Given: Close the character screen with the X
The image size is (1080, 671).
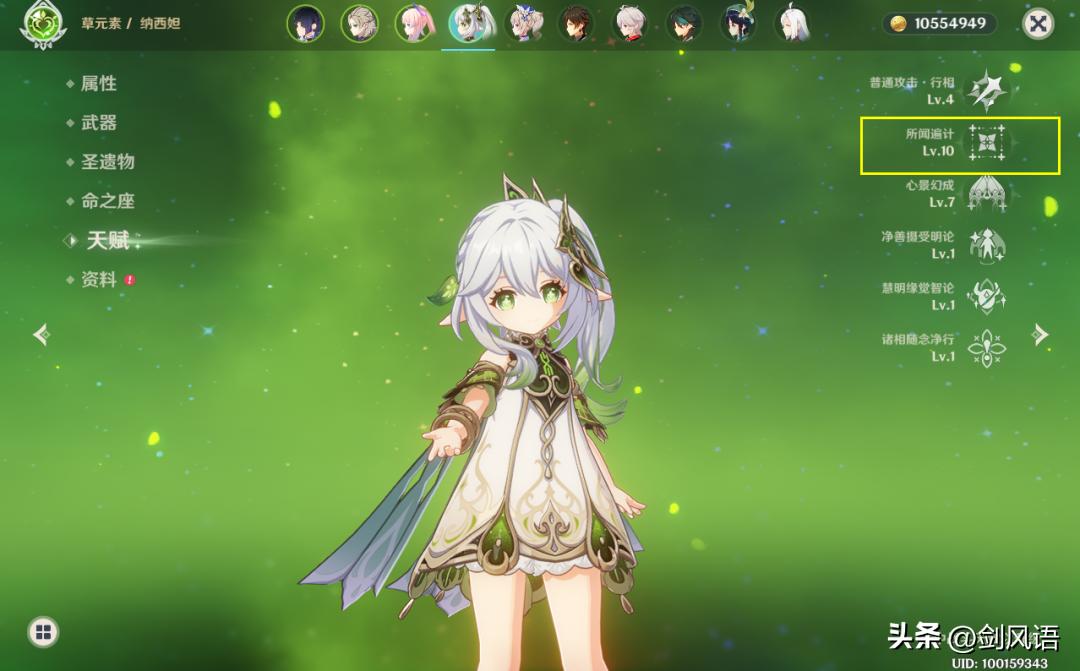Looking at the screenshot, I should (1038, 24).
